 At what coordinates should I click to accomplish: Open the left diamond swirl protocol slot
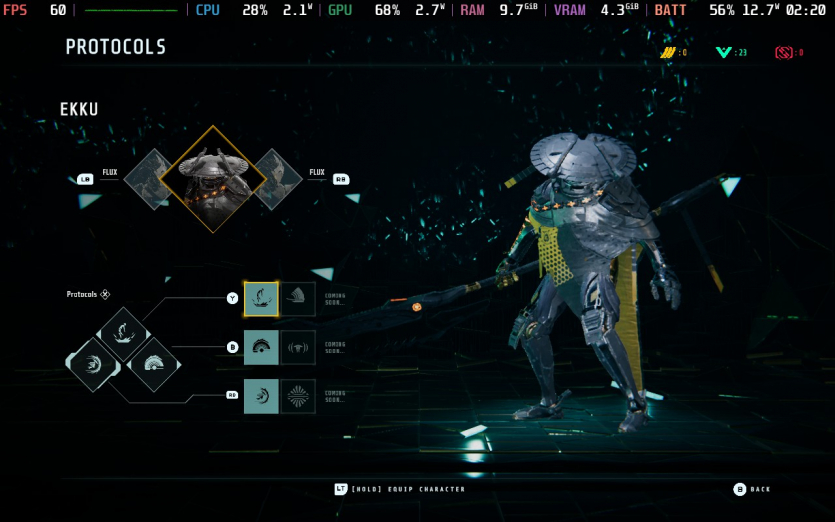pyautogui.click(x=93, y=364)
